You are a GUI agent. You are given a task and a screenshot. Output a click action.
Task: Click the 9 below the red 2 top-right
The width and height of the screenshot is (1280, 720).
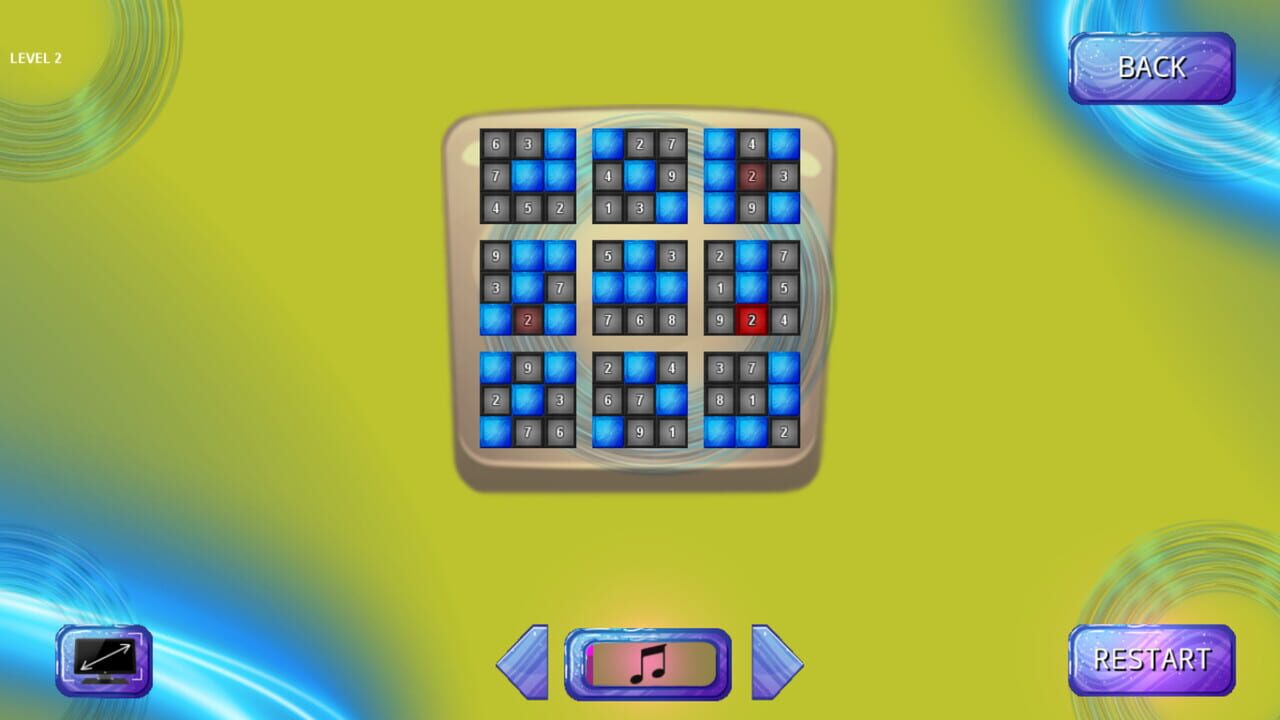(753, 208)
